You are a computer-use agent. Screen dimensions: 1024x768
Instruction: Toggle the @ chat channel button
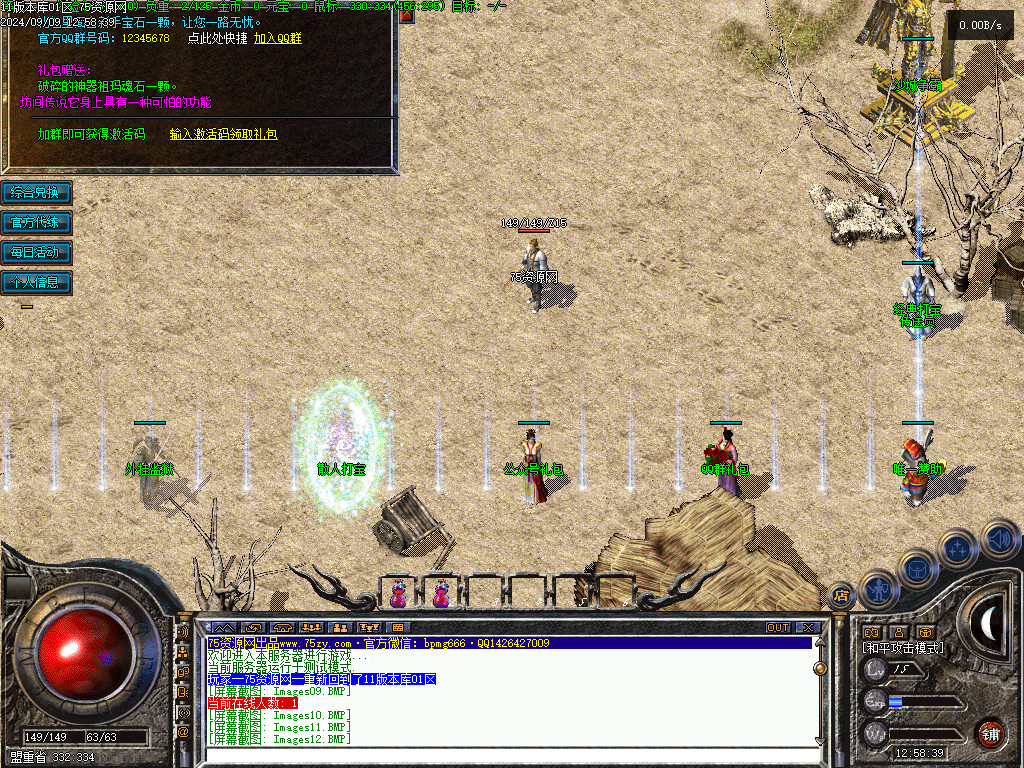click(183, 732)
